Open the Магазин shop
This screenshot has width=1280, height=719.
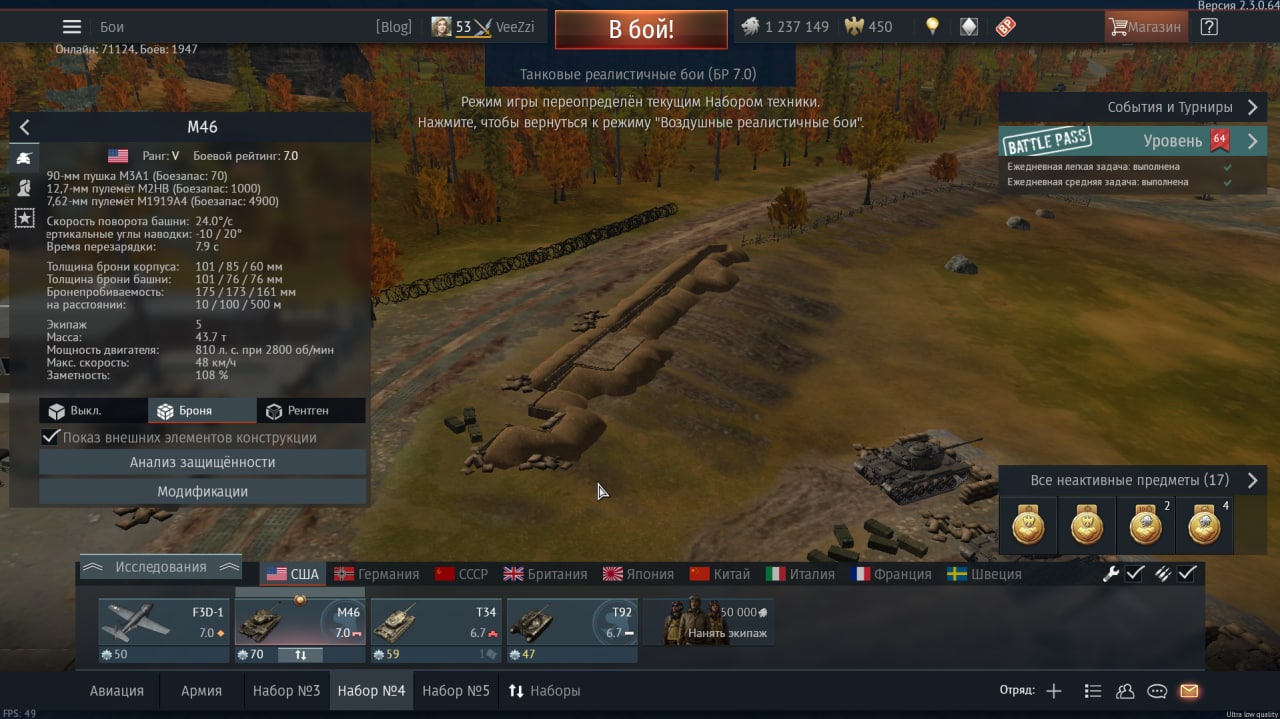pos(1146,27)
